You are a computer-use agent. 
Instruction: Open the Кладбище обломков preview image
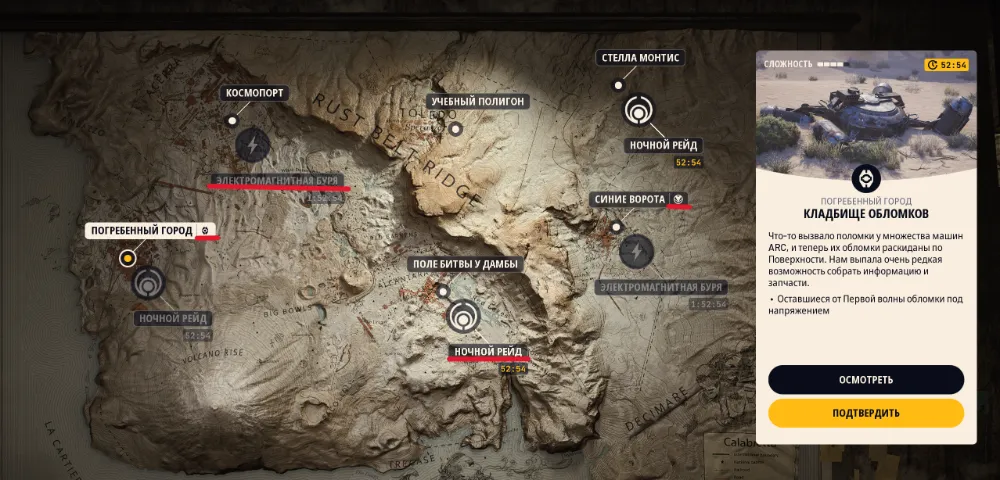866,115
